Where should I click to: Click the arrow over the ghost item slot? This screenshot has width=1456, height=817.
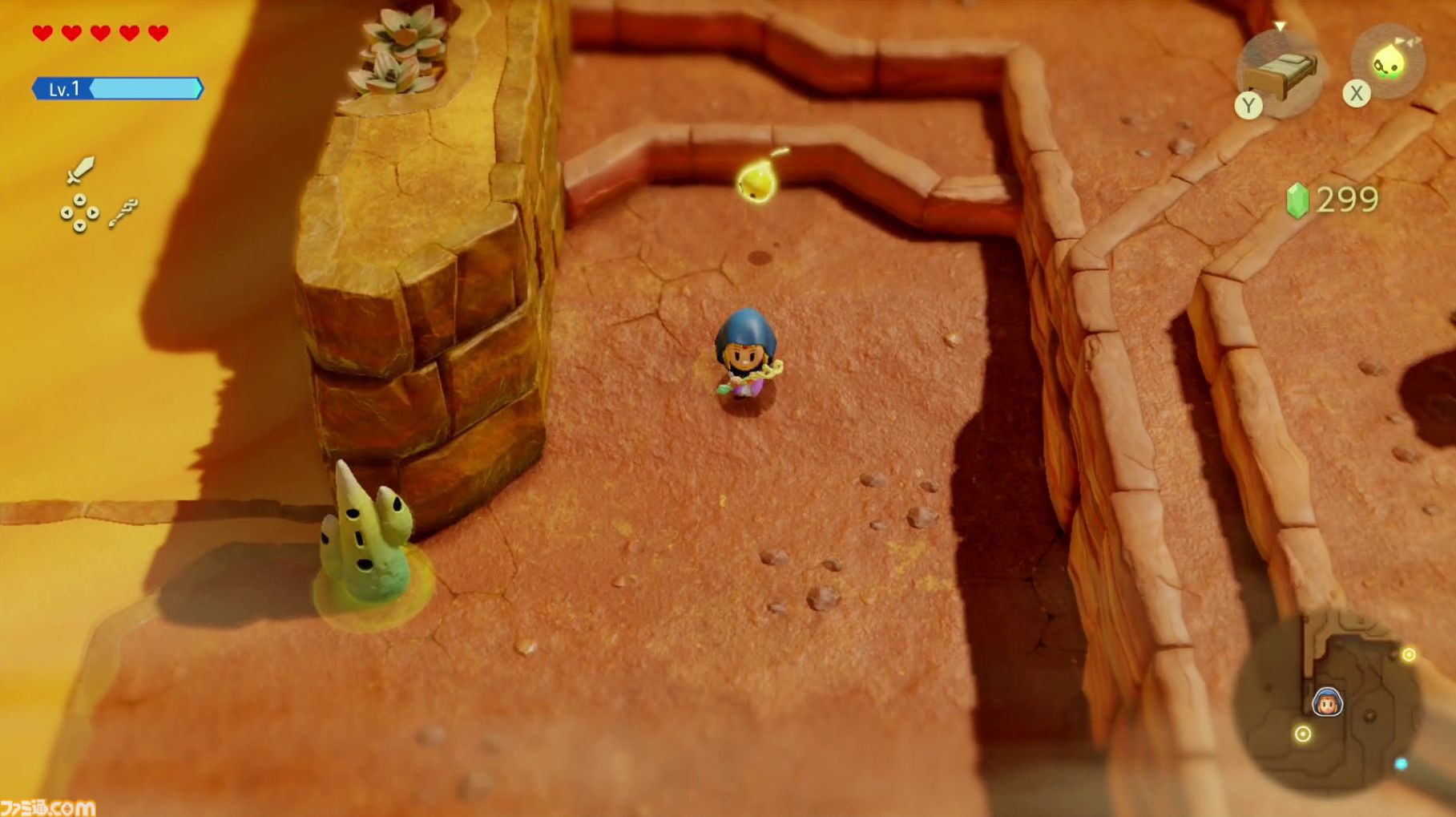point(1408,42)
